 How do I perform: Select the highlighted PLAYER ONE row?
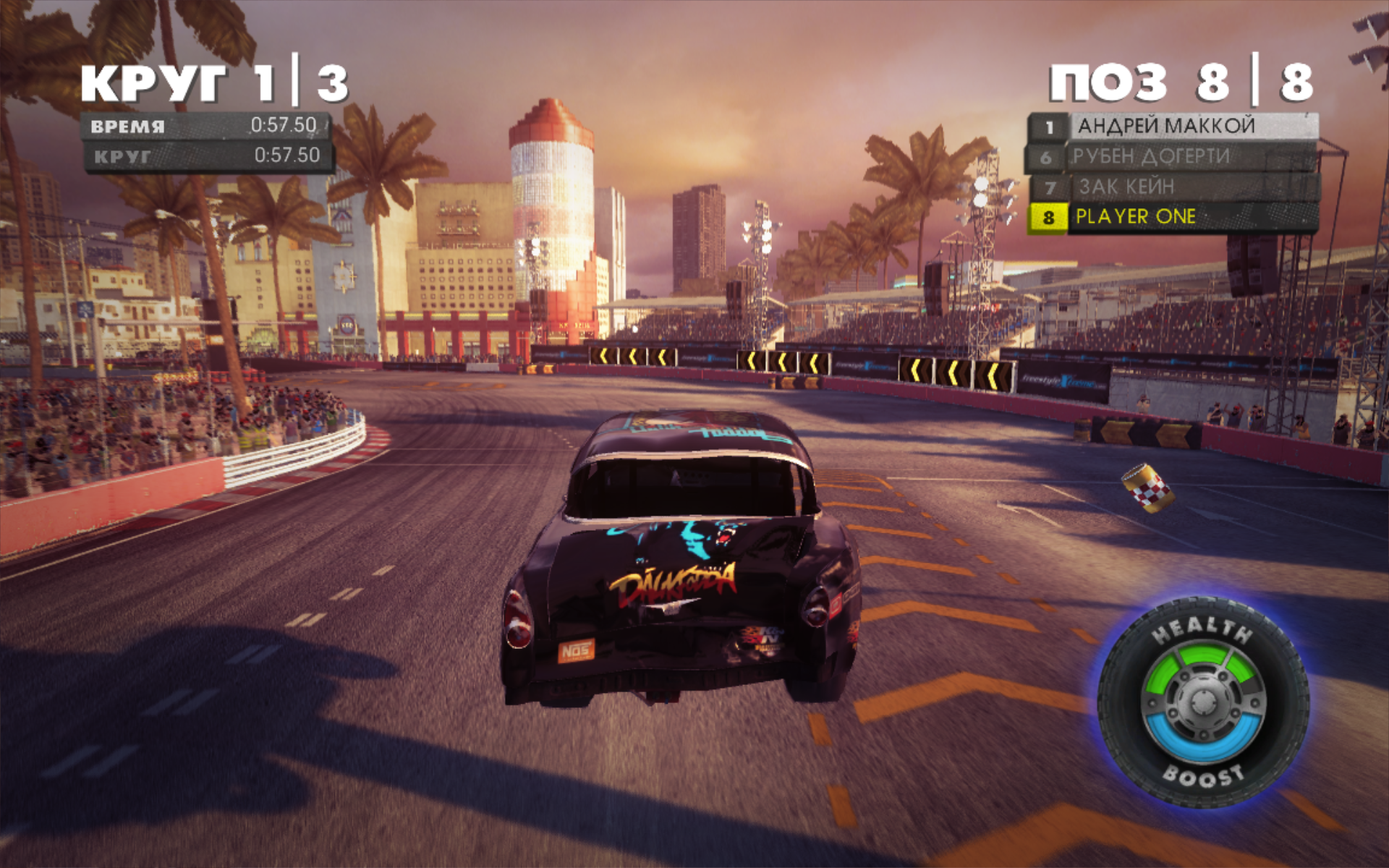[x=1172, y=217]
